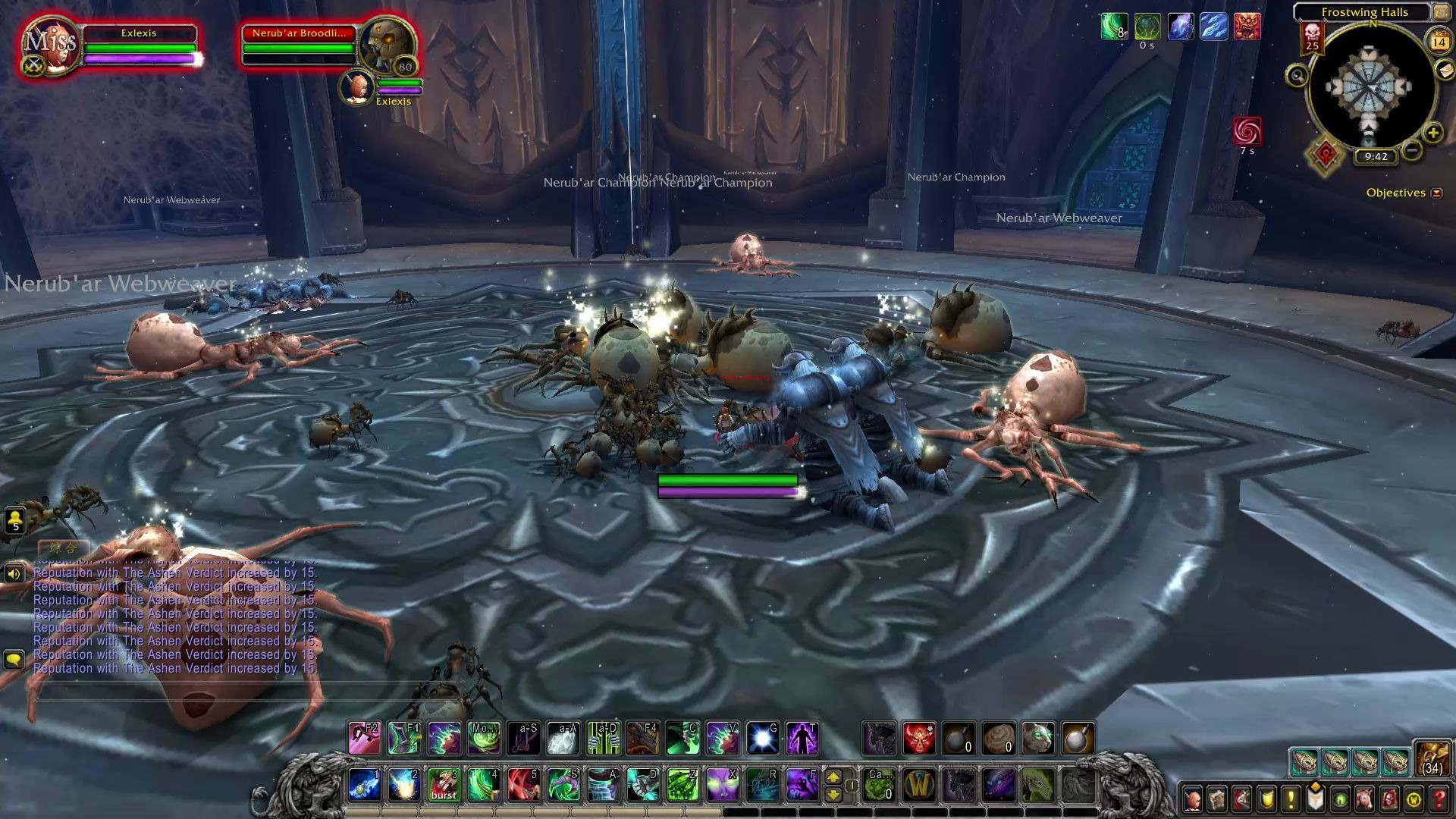Viewport: 1456px width, 819px height.
Task: Activate the glowing white orb ability bound to G
Action: (762, 738)
